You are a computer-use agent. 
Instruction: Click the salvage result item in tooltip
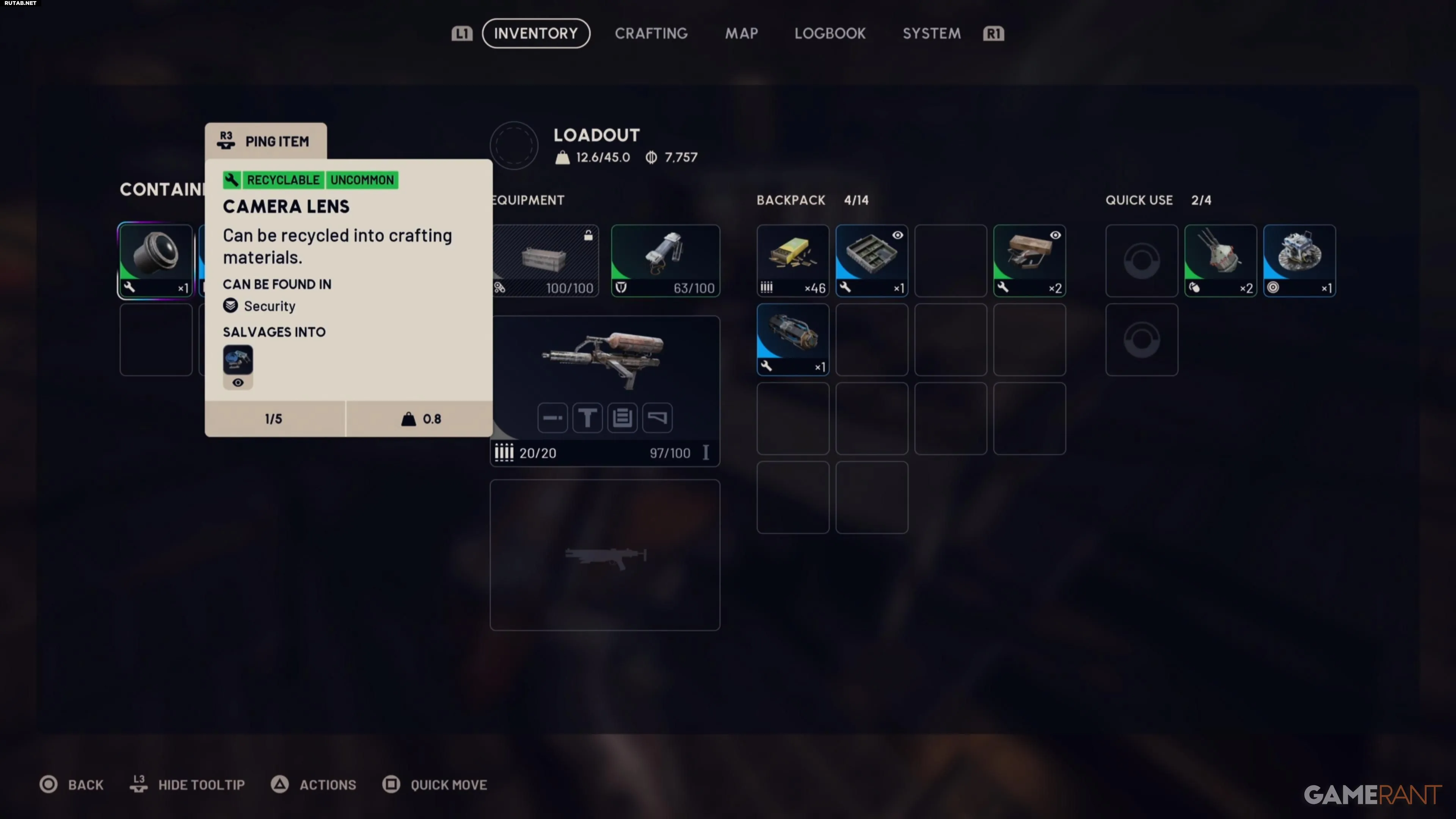pyautogui.click(x=238, y=360)
